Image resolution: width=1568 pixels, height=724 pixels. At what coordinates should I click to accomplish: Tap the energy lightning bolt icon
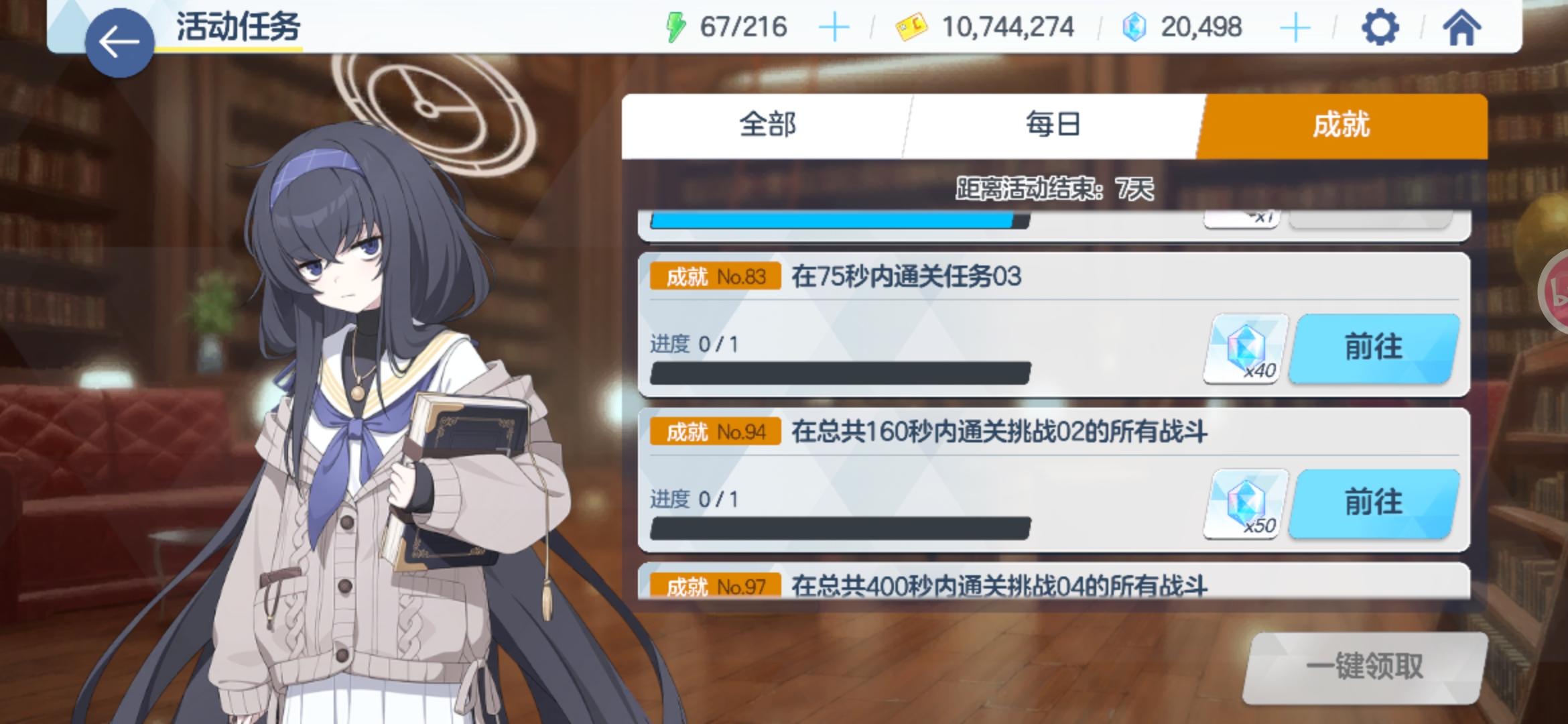[676, 27]
